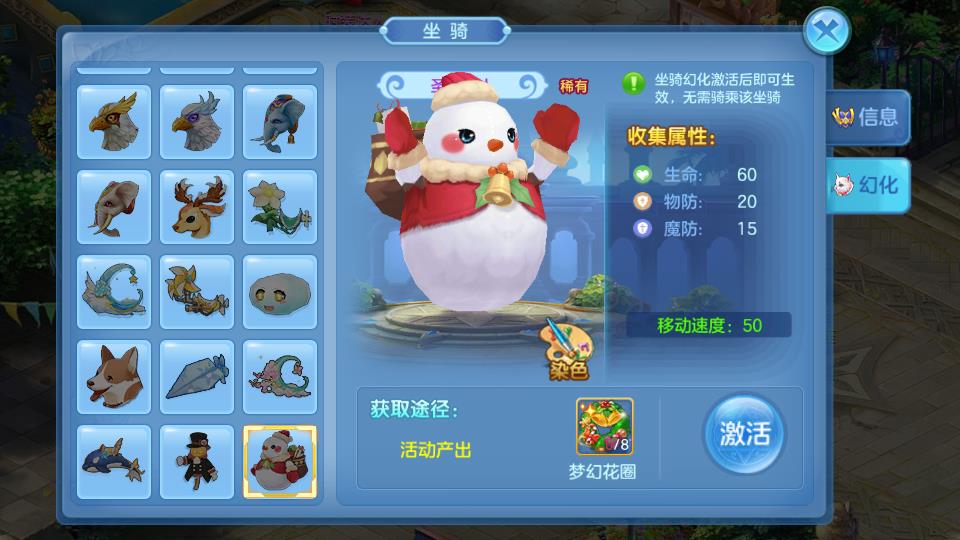Click the 激活 activate button
The height and width of the screenshot is (540, 960).
(744, 435)
